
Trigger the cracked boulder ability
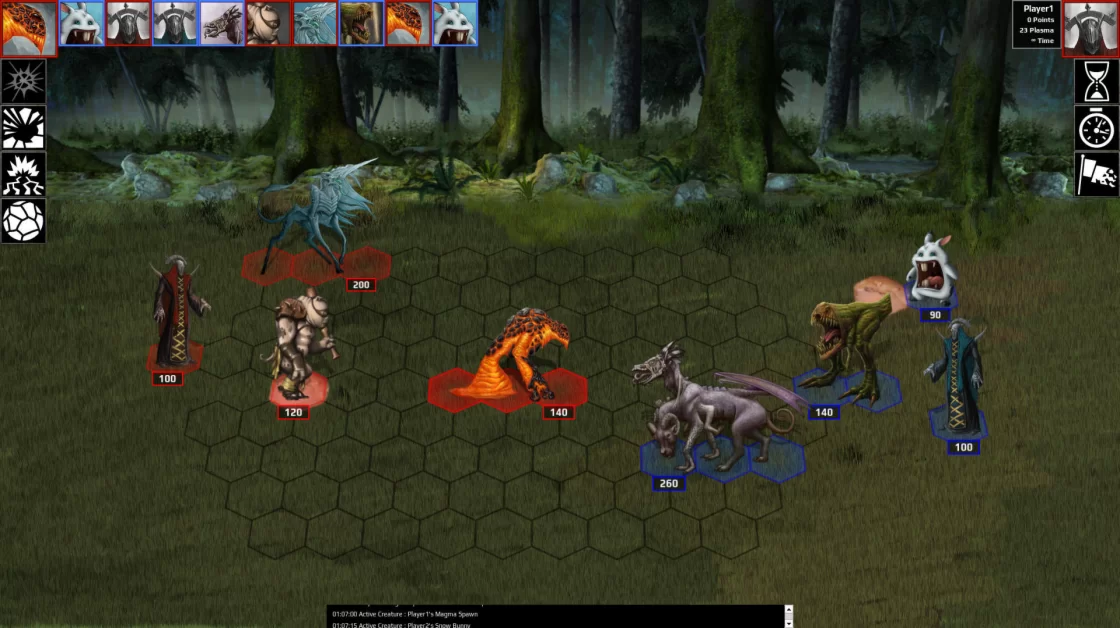tap(23, 221)
